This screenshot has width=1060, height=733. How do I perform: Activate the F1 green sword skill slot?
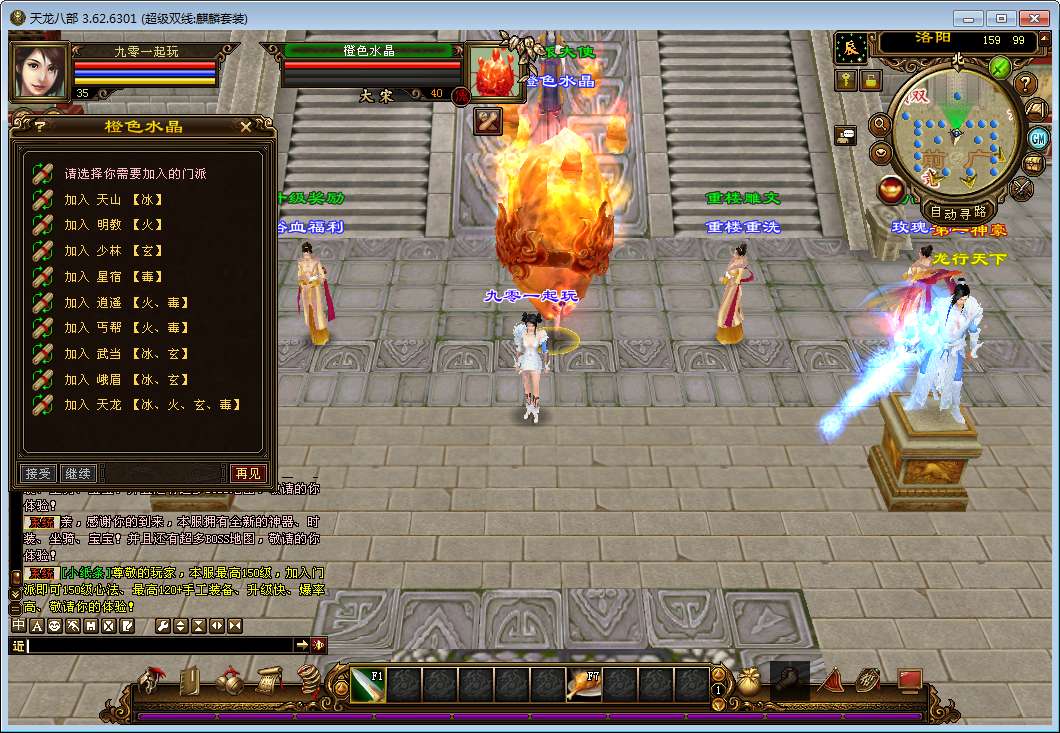(x=367, y=685)
